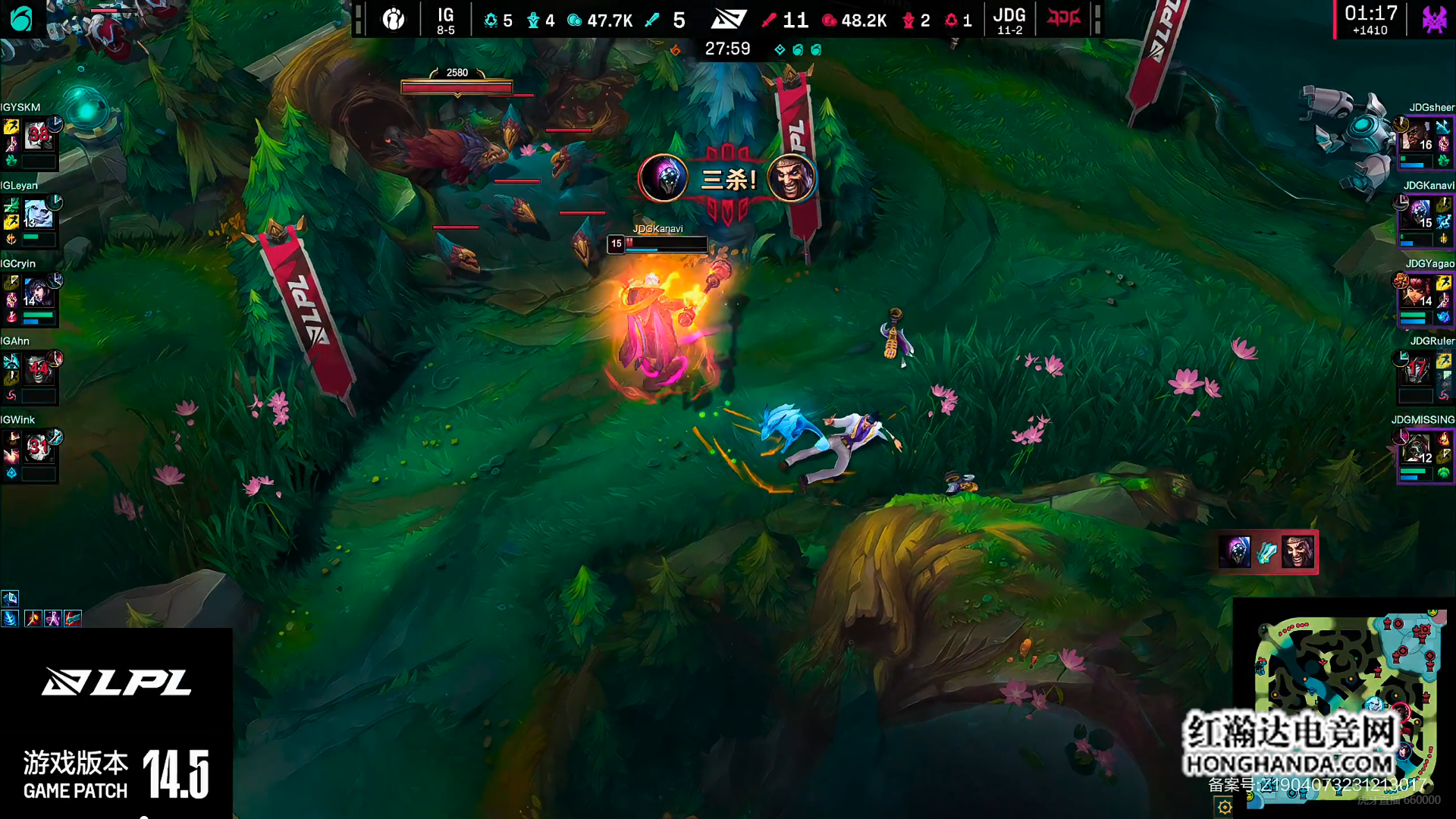The image size is (1456, 819).
Task: Select IGWink's champion portrait
Action: tap(38, 449)
